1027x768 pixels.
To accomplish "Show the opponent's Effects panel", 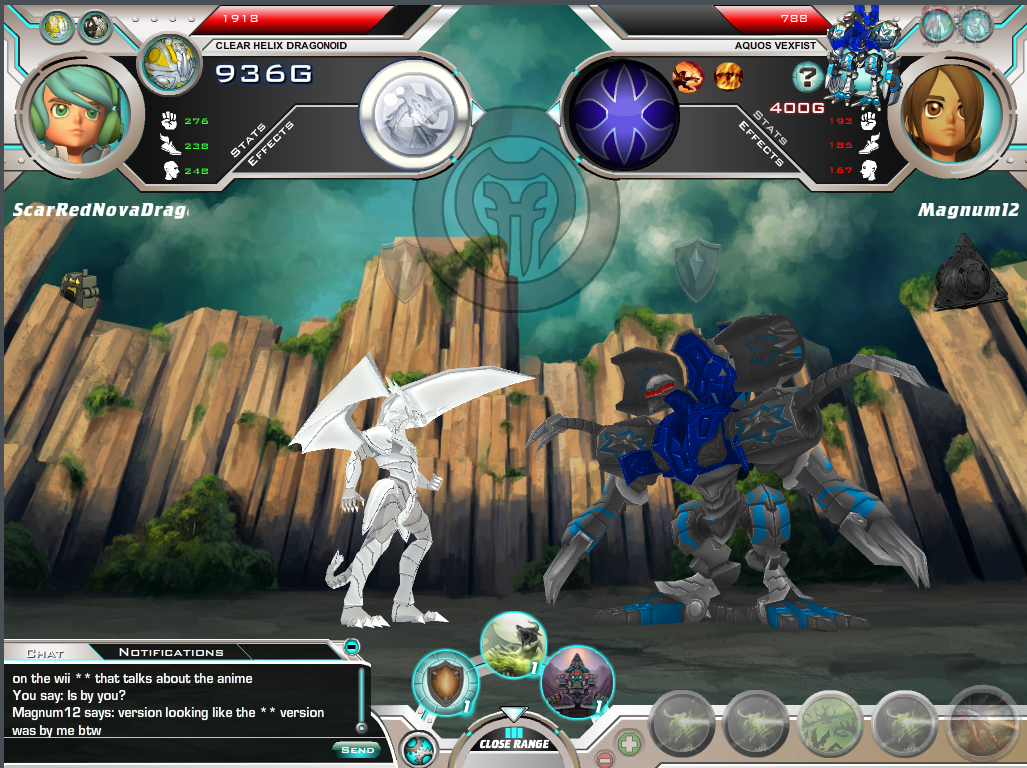I will pyautogui.click(x=760, y=143).
